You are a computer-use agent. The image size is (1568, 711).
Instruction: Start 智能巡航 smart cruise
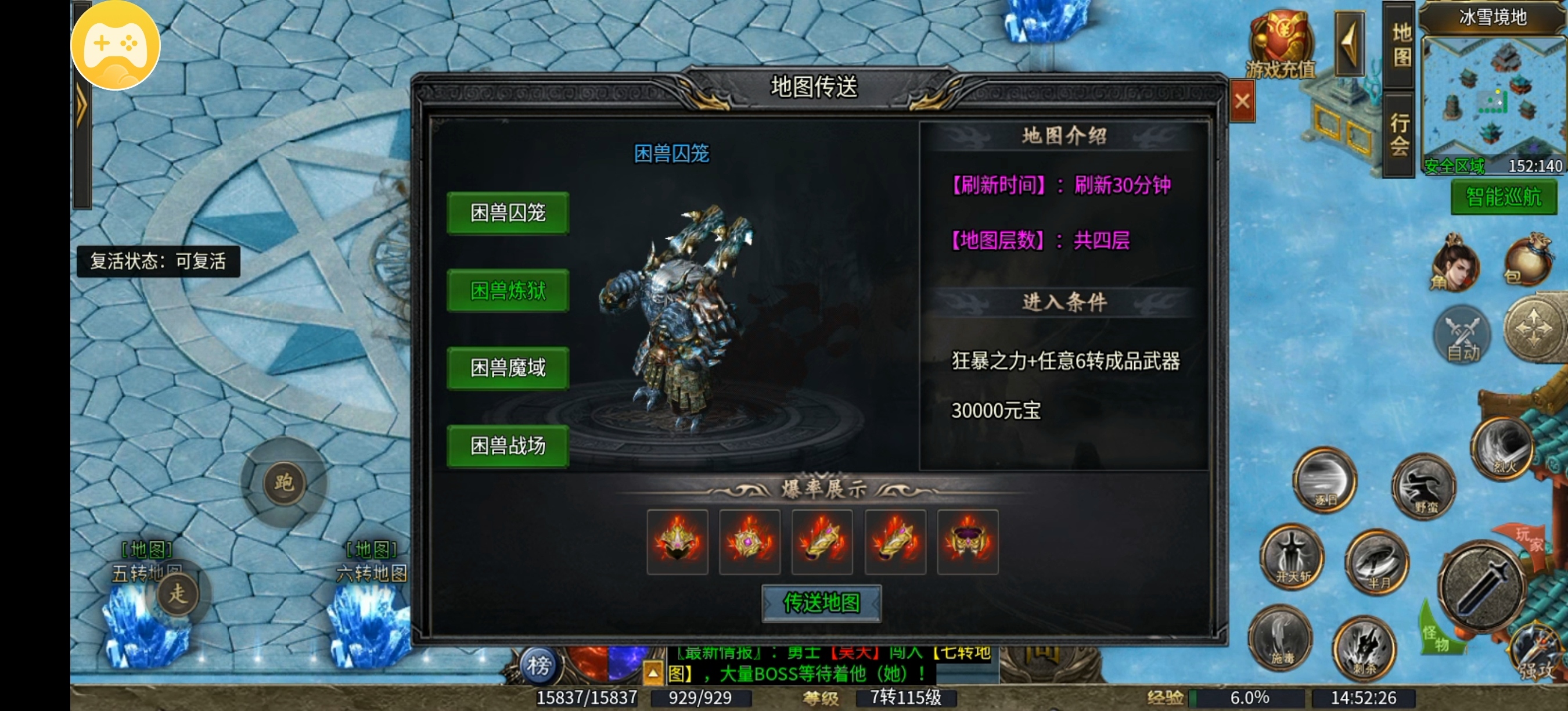pos(1504,198)
